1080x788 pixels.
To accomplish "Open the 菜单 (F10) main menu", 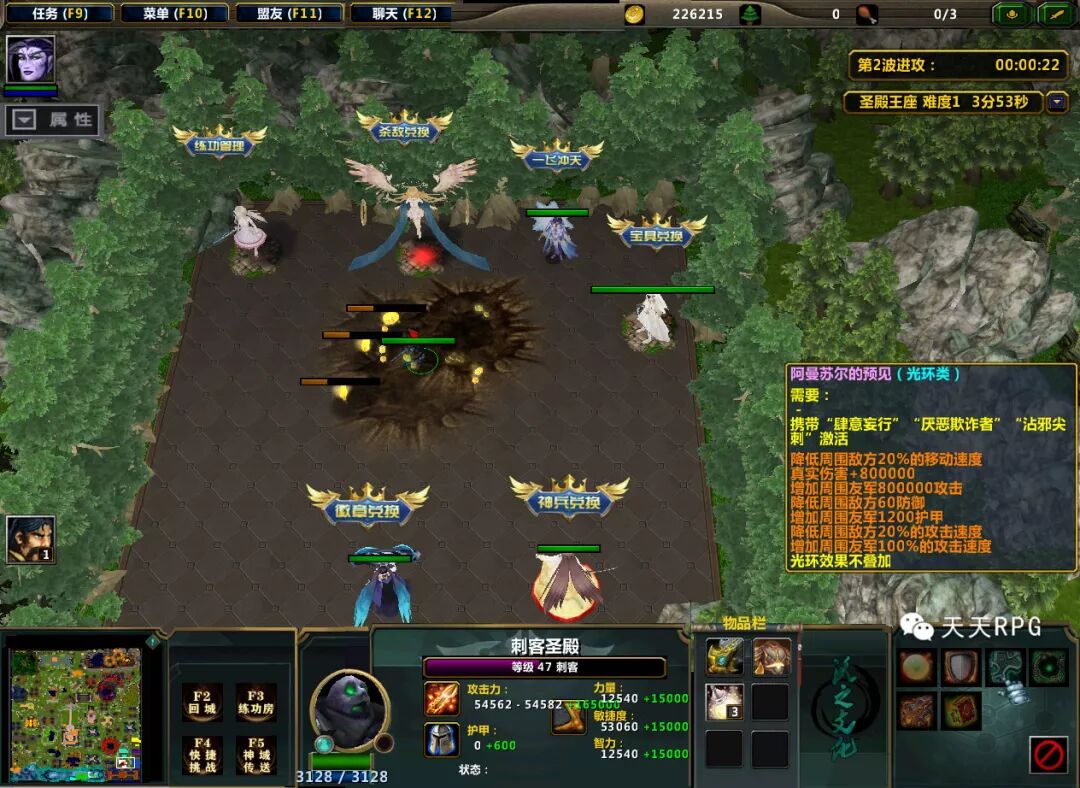I will click(174, 14).
